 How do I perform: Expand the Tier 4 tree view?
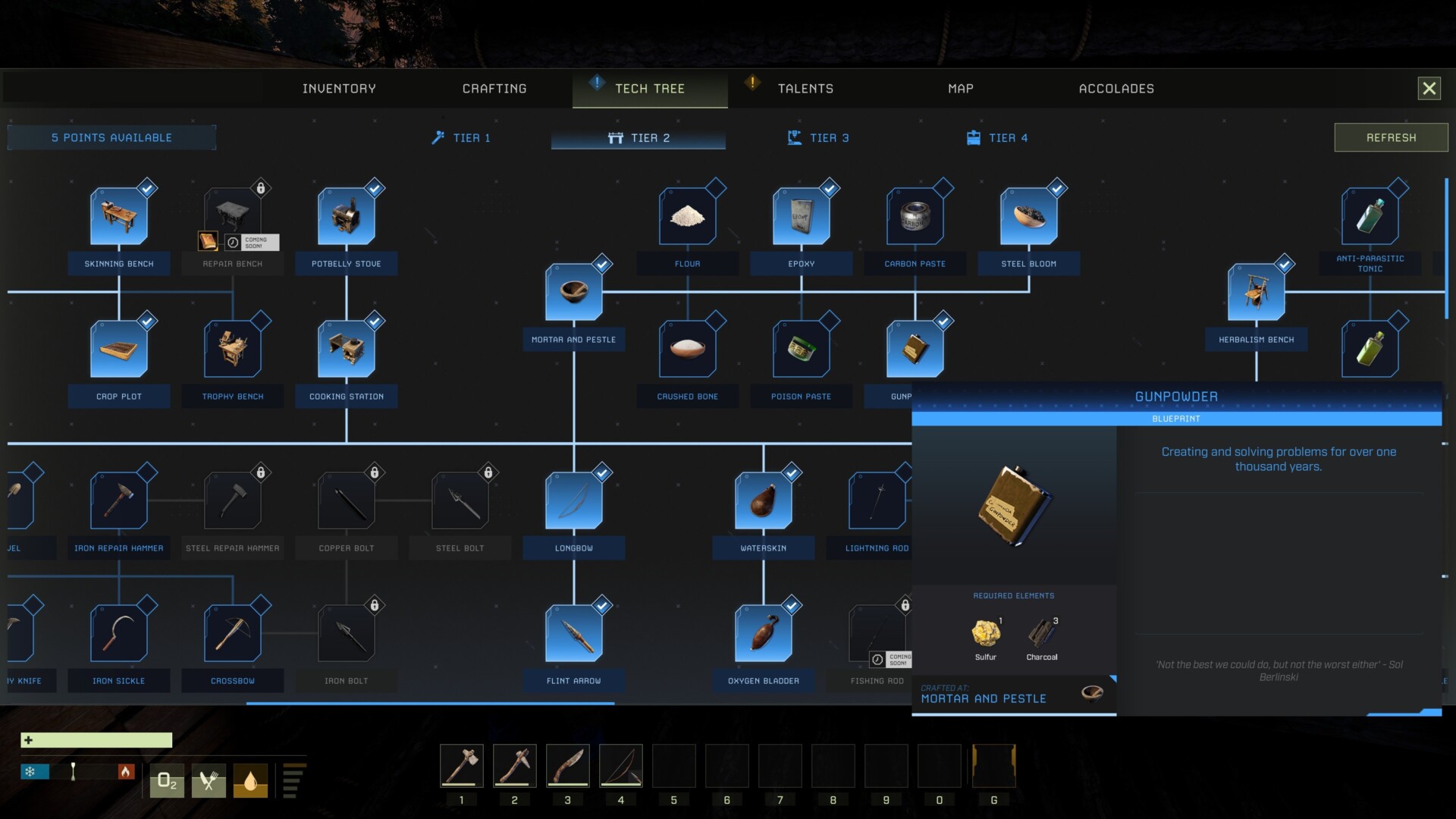(x=996, y=137)
